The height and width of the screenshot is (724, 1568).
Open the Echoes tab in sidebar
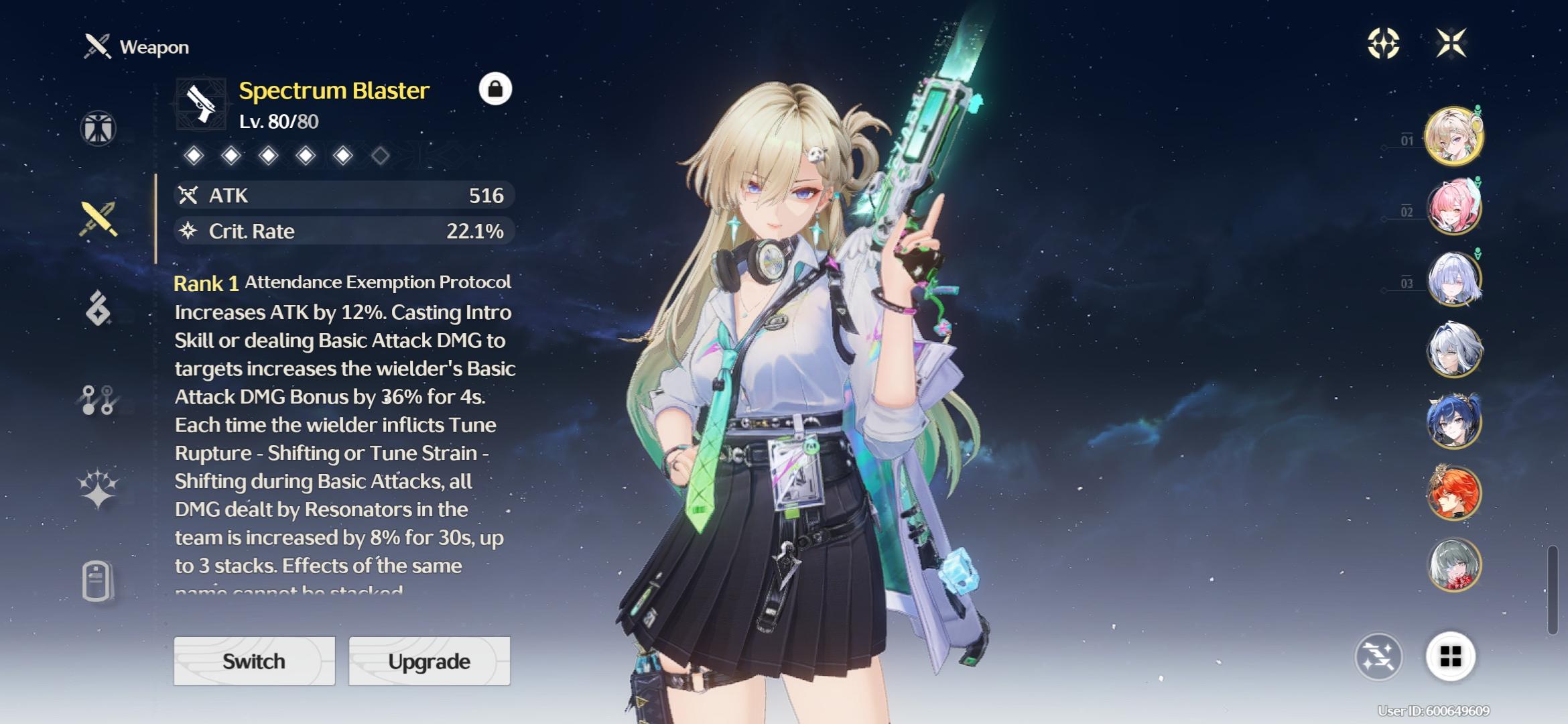(x=99, y=309)
